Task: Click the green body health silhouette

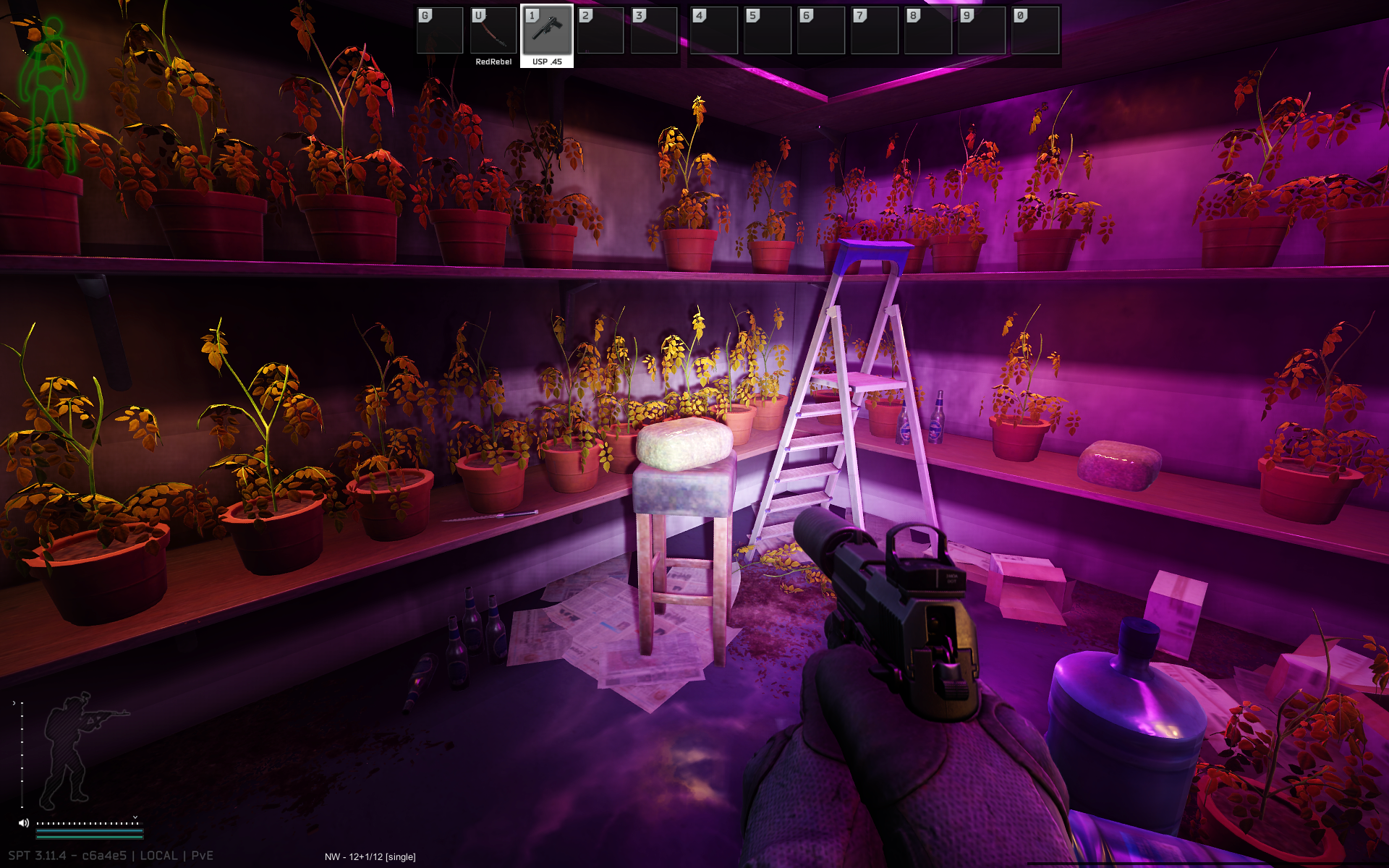Action: coord(51,94)
